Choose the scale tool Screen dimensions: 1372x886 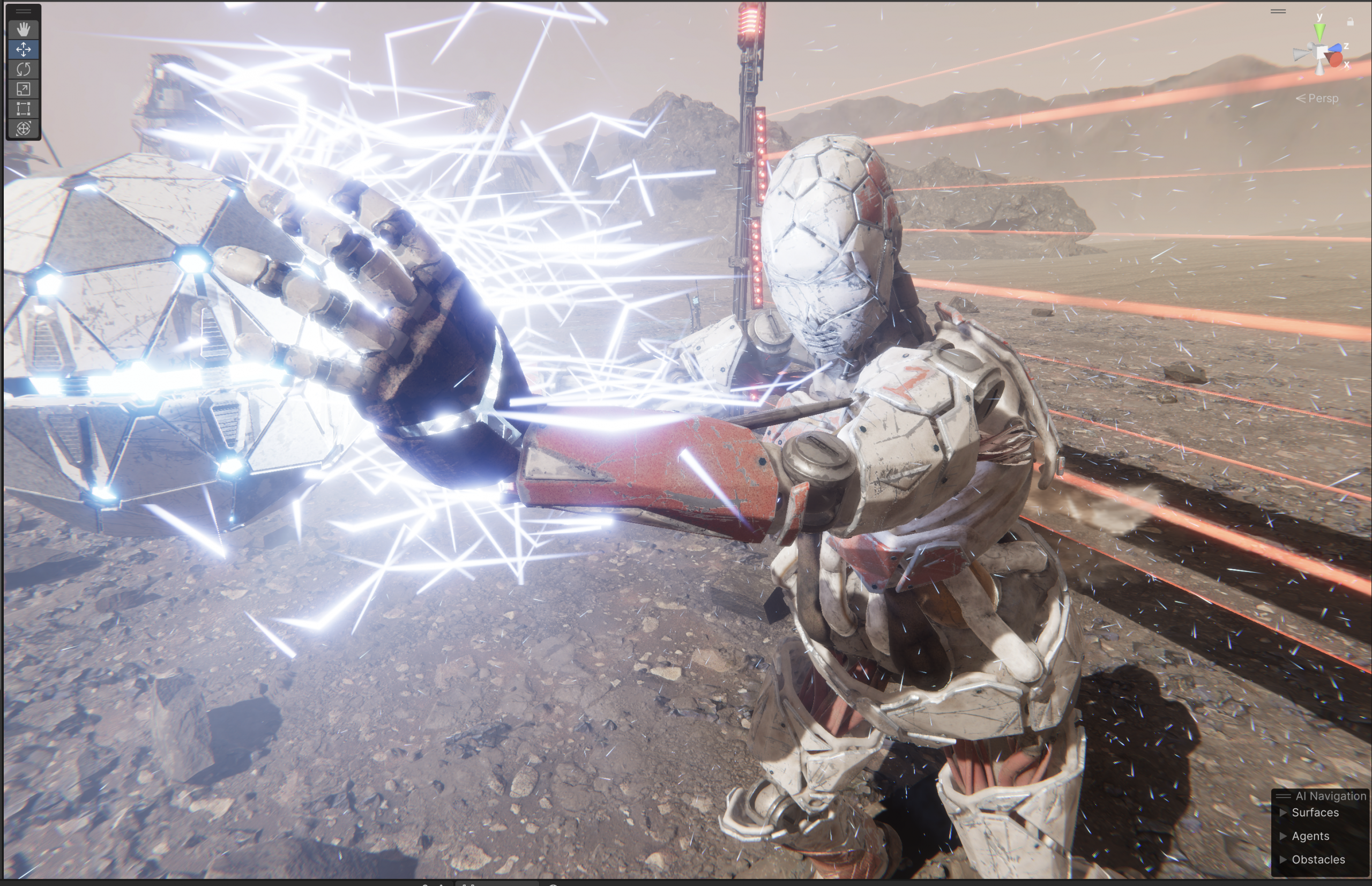point(24,89)
